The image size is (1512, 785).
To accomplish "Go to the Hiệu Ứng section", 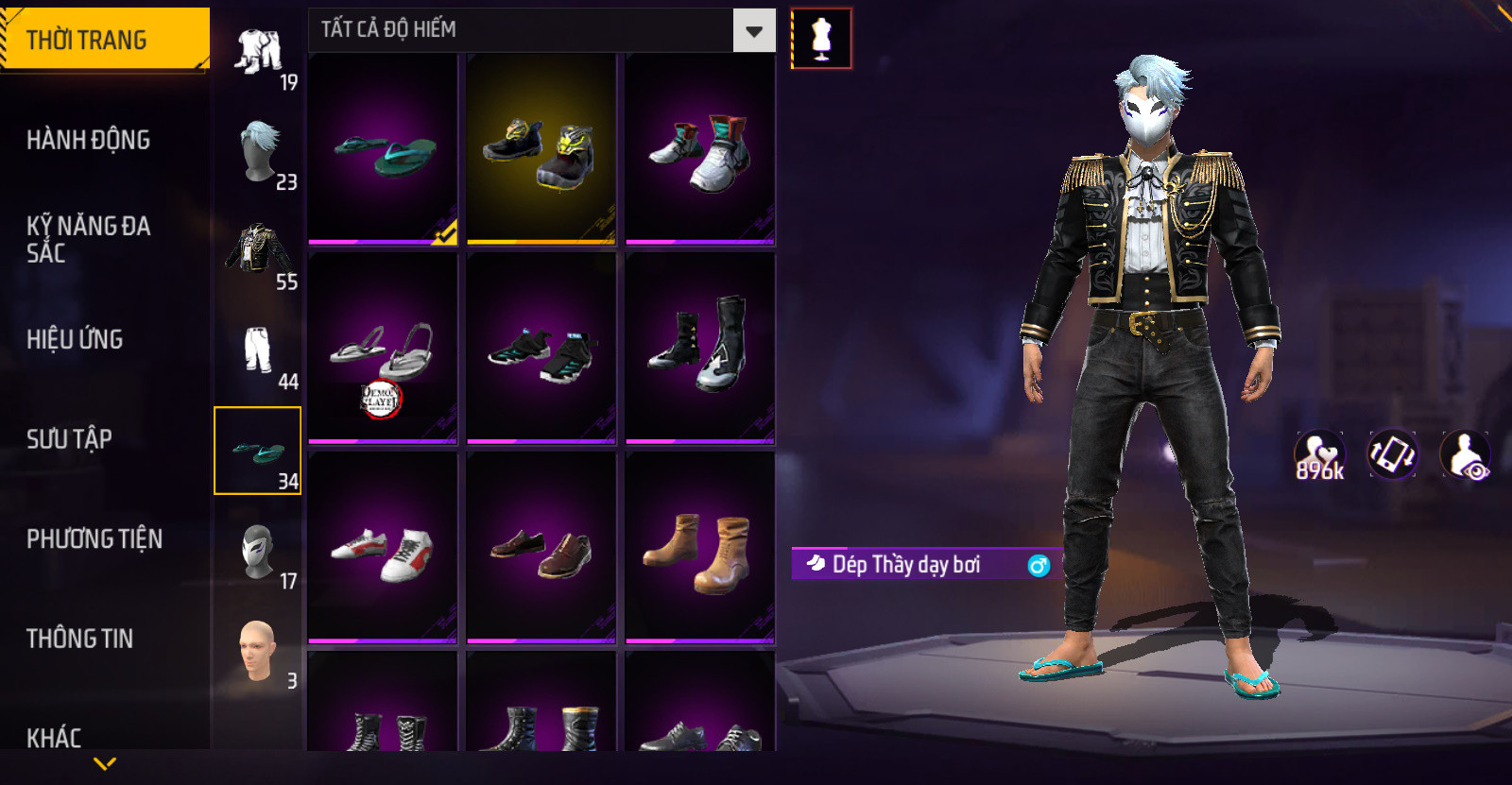I will (75, 339).
